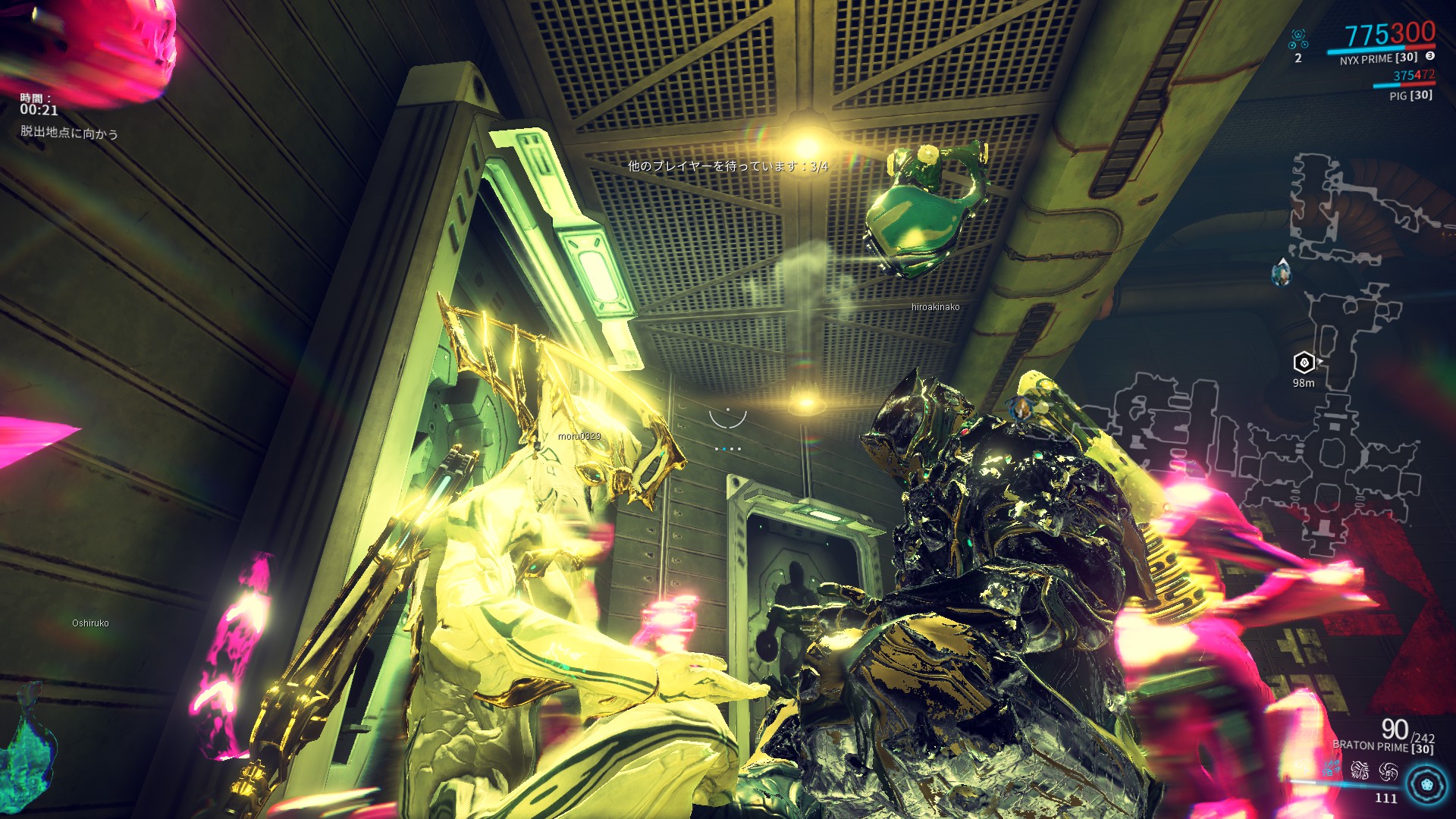Toggle the Absorb channeled ability on

tap(1389, 770)
